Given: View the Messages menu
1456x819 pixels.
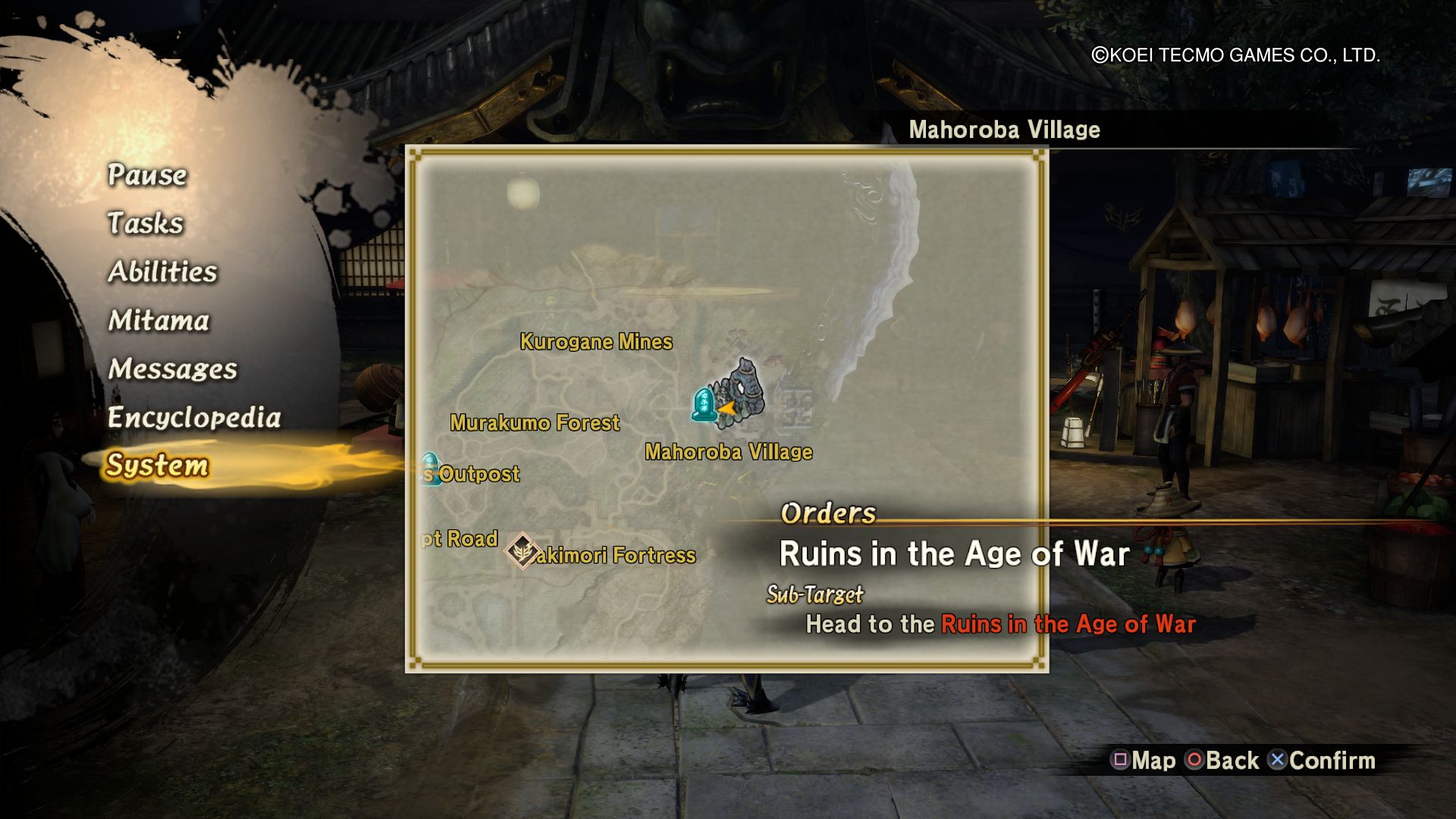Looking at the screenshot, I should [x=172, y=369].
